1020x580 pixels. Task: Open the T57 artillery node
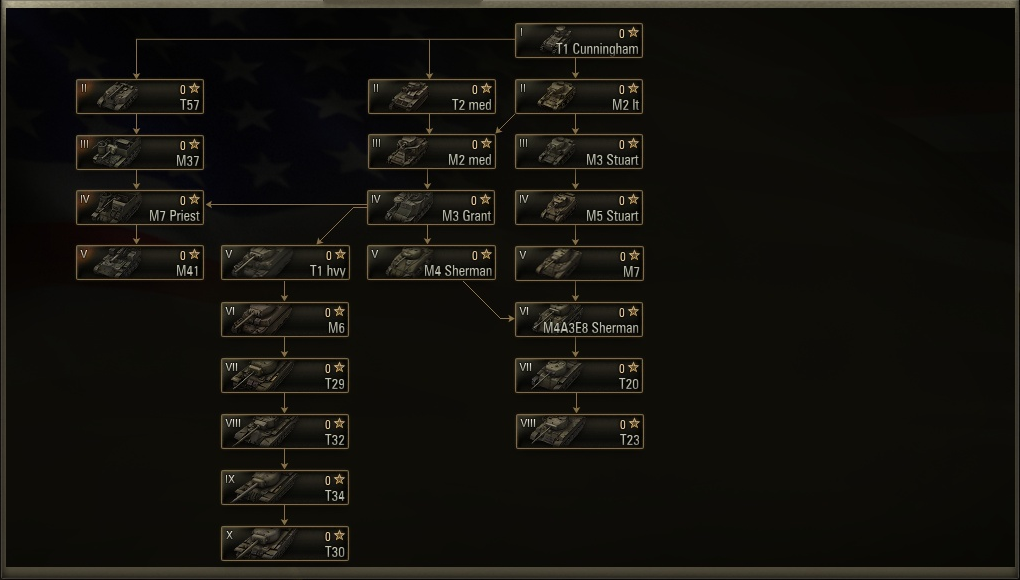pos(140,97)
